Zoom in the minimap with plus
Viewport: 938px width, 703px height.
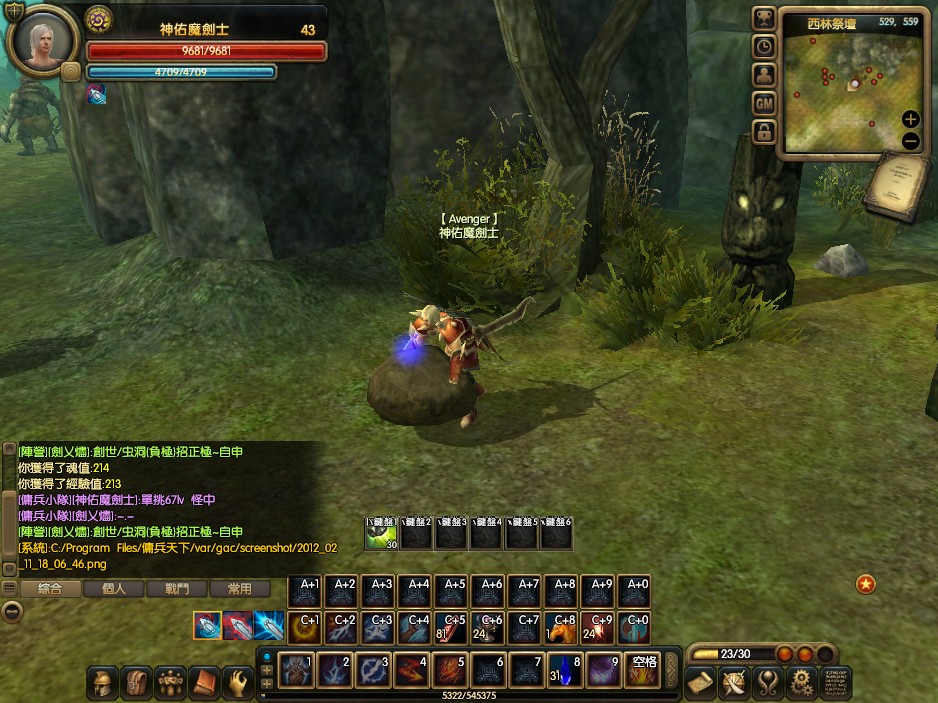tap(910, 119)
